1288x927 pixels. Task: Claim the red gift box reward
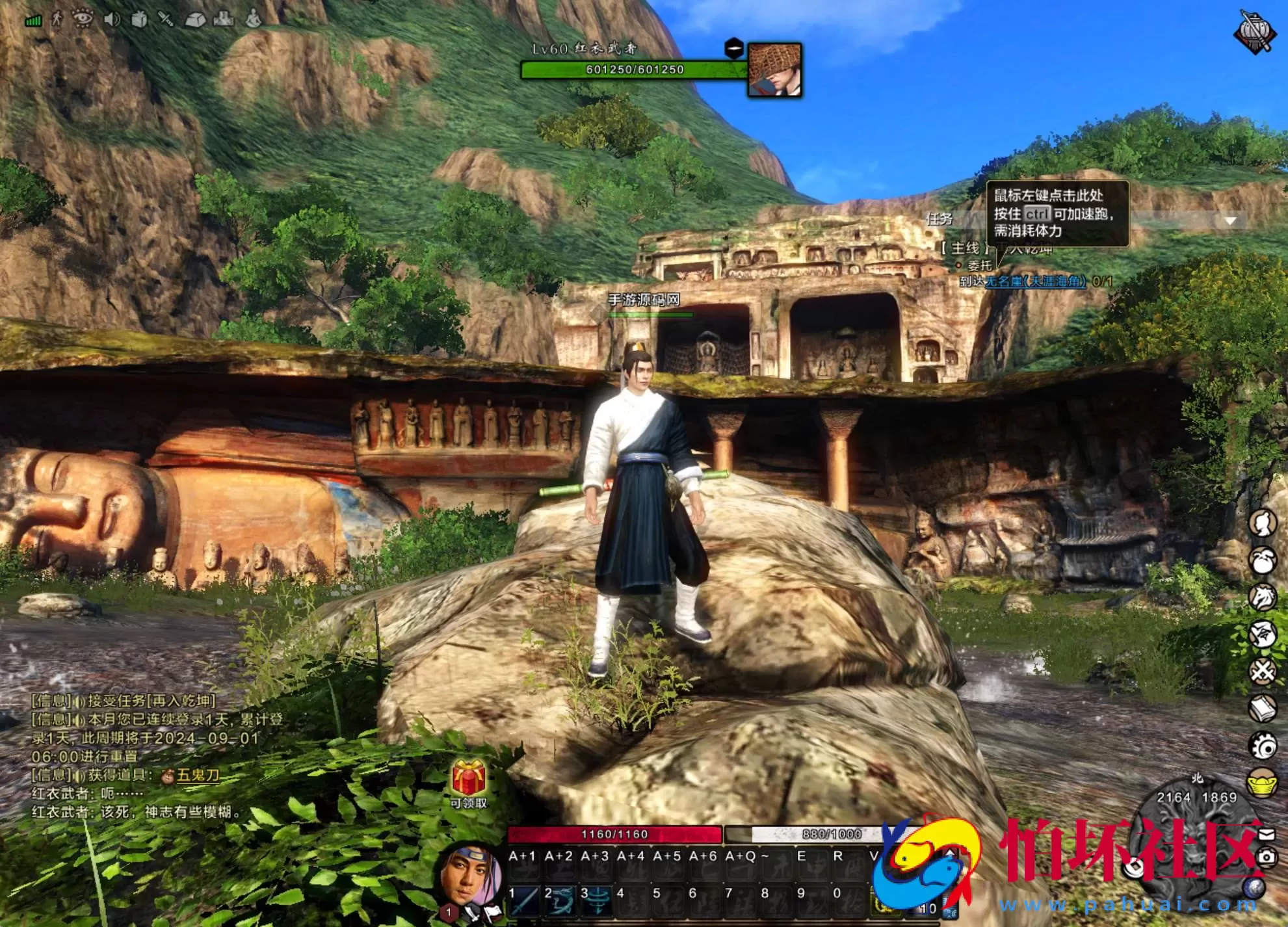469,779
